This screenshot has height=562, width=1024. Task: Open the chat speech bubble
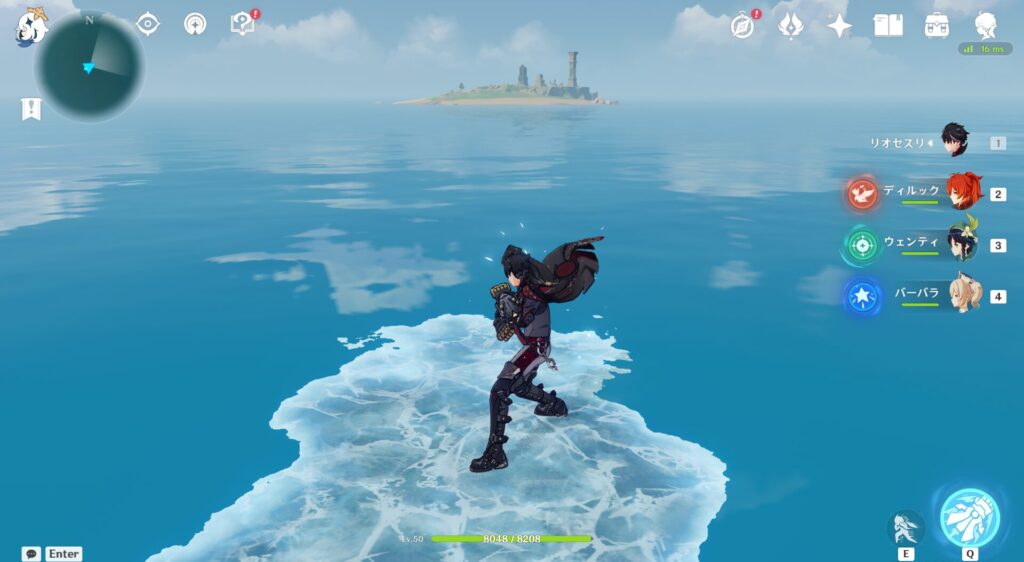tap(31, 553)
